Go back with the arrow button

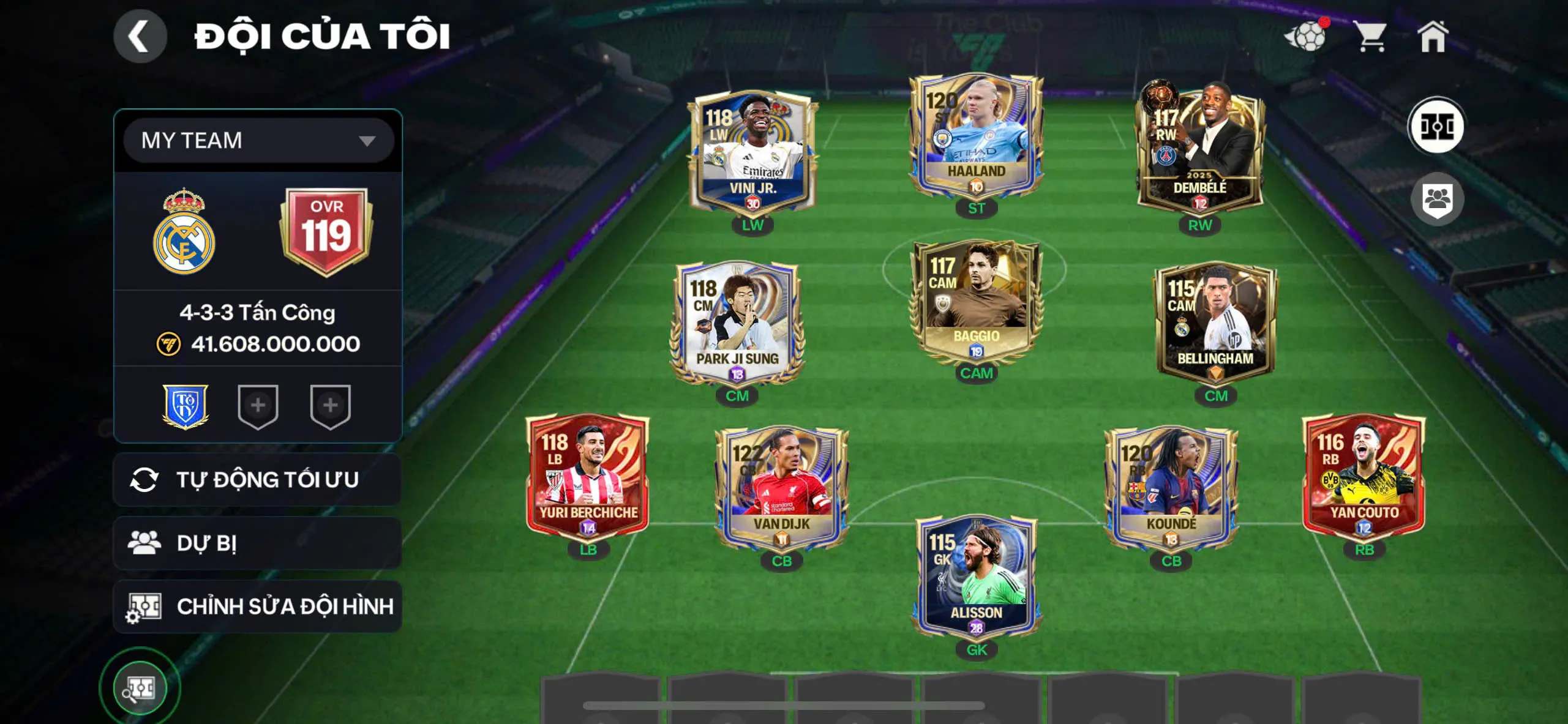[x=140, y=36]
